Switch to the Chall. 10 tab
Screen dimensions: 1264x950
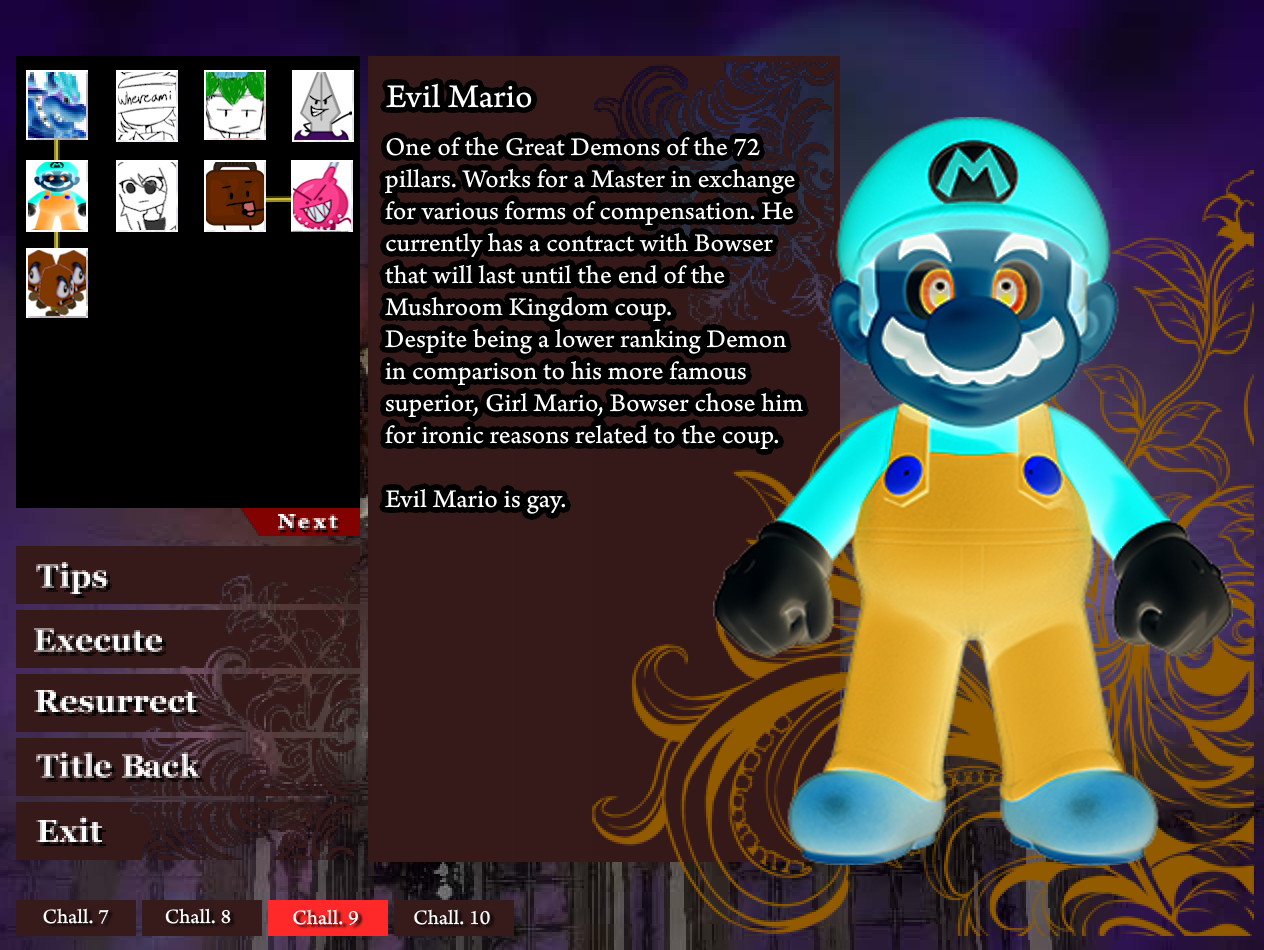452,917
